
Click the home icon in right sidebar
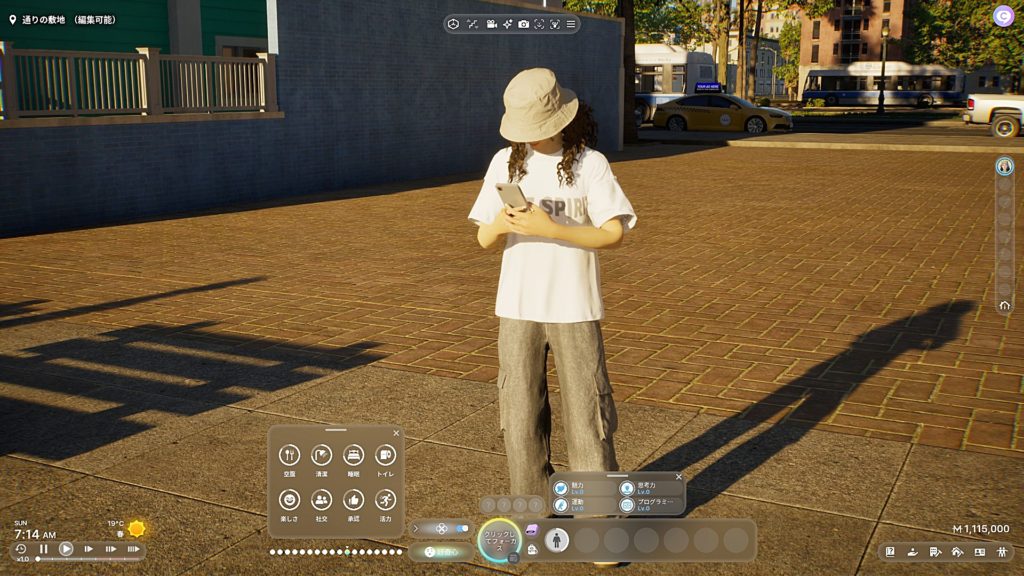point(1004,304)
